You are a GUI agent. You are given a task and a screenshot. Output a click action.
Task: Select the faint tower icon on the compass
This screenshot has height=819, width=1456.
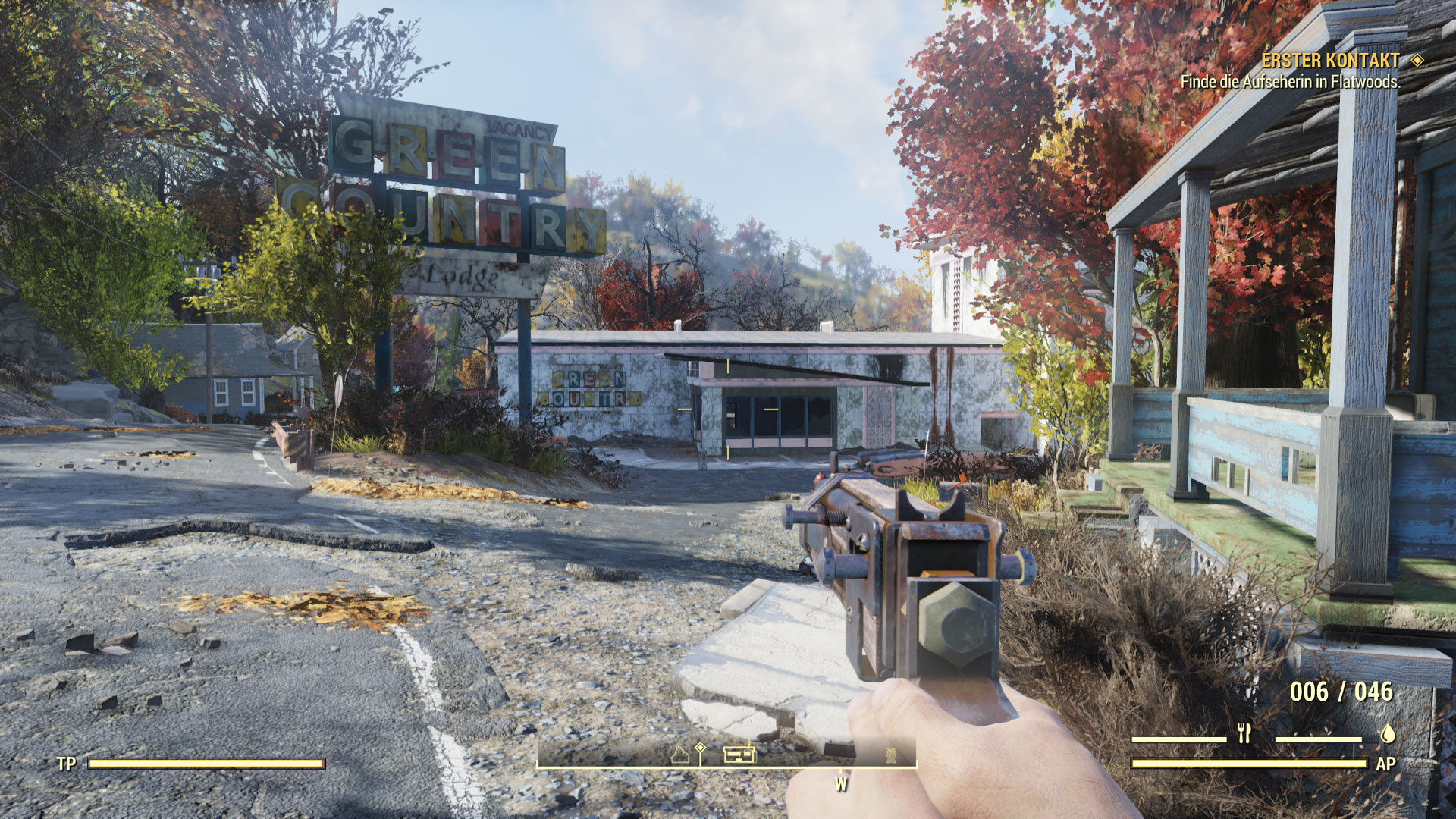click(891, 755)
